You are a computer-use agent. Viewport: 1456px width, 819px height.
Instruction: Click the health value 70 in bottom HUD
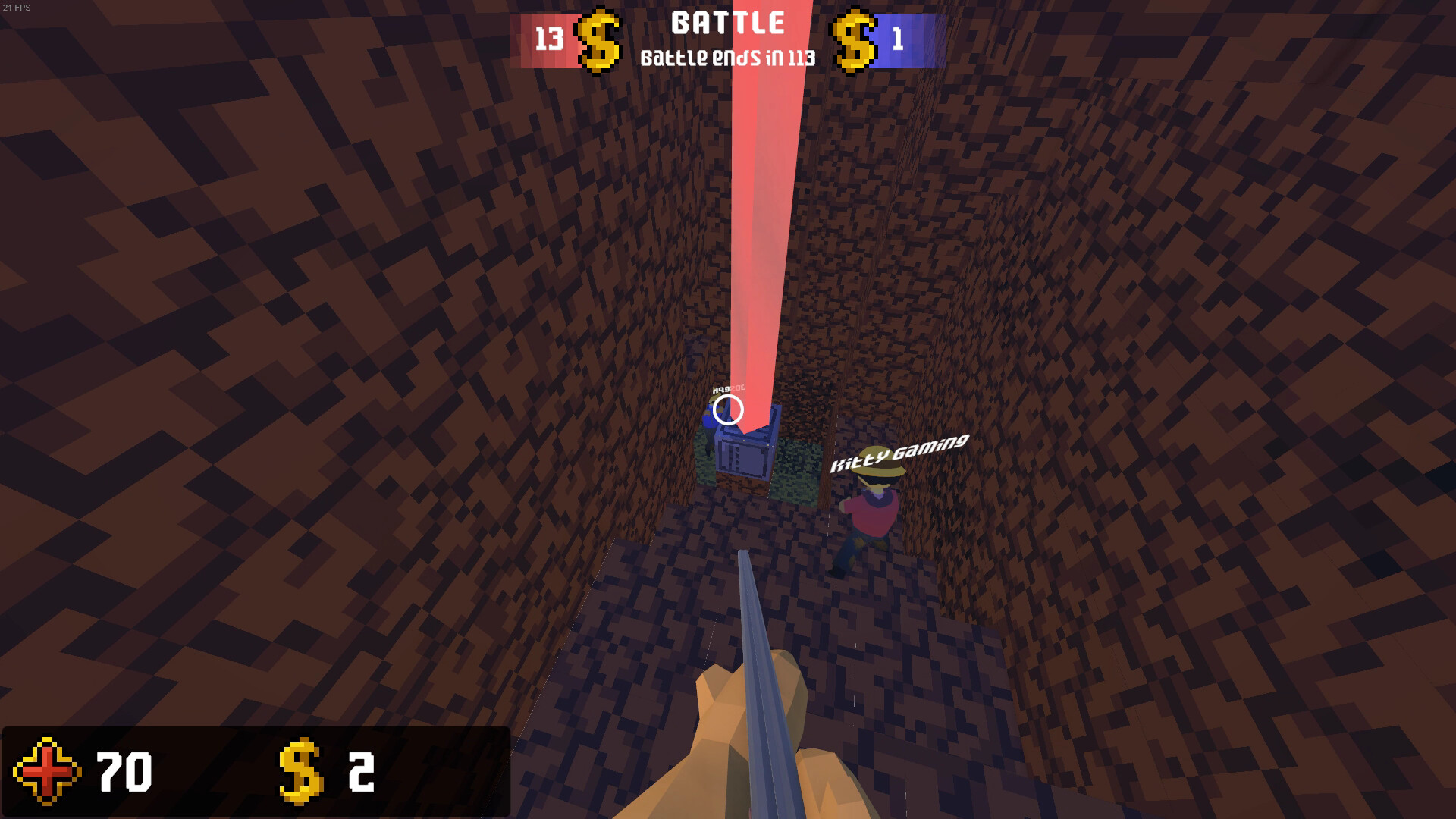pos(124,771)
